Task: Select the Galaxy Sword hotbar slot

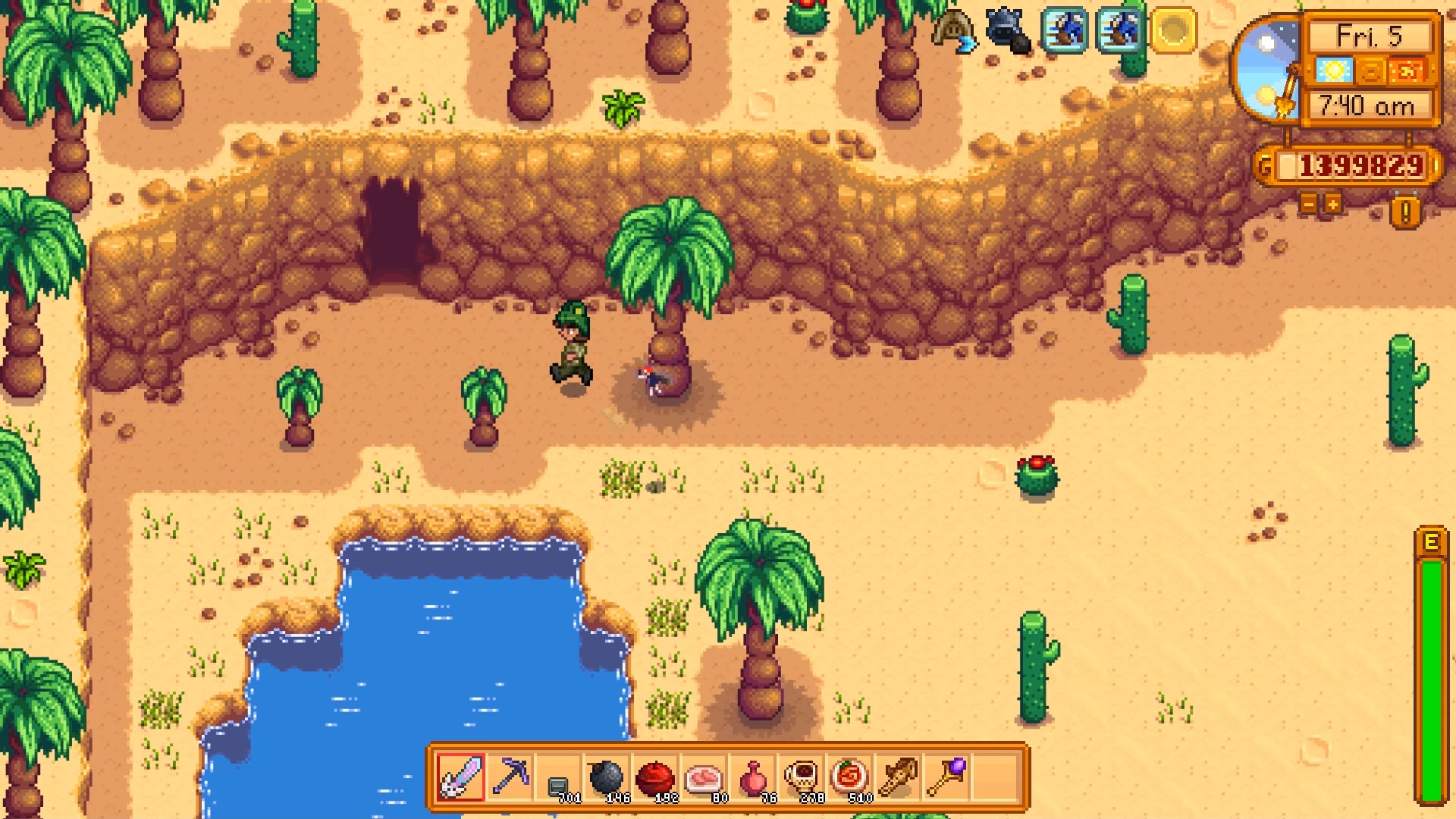Action: tap(461, 777)
